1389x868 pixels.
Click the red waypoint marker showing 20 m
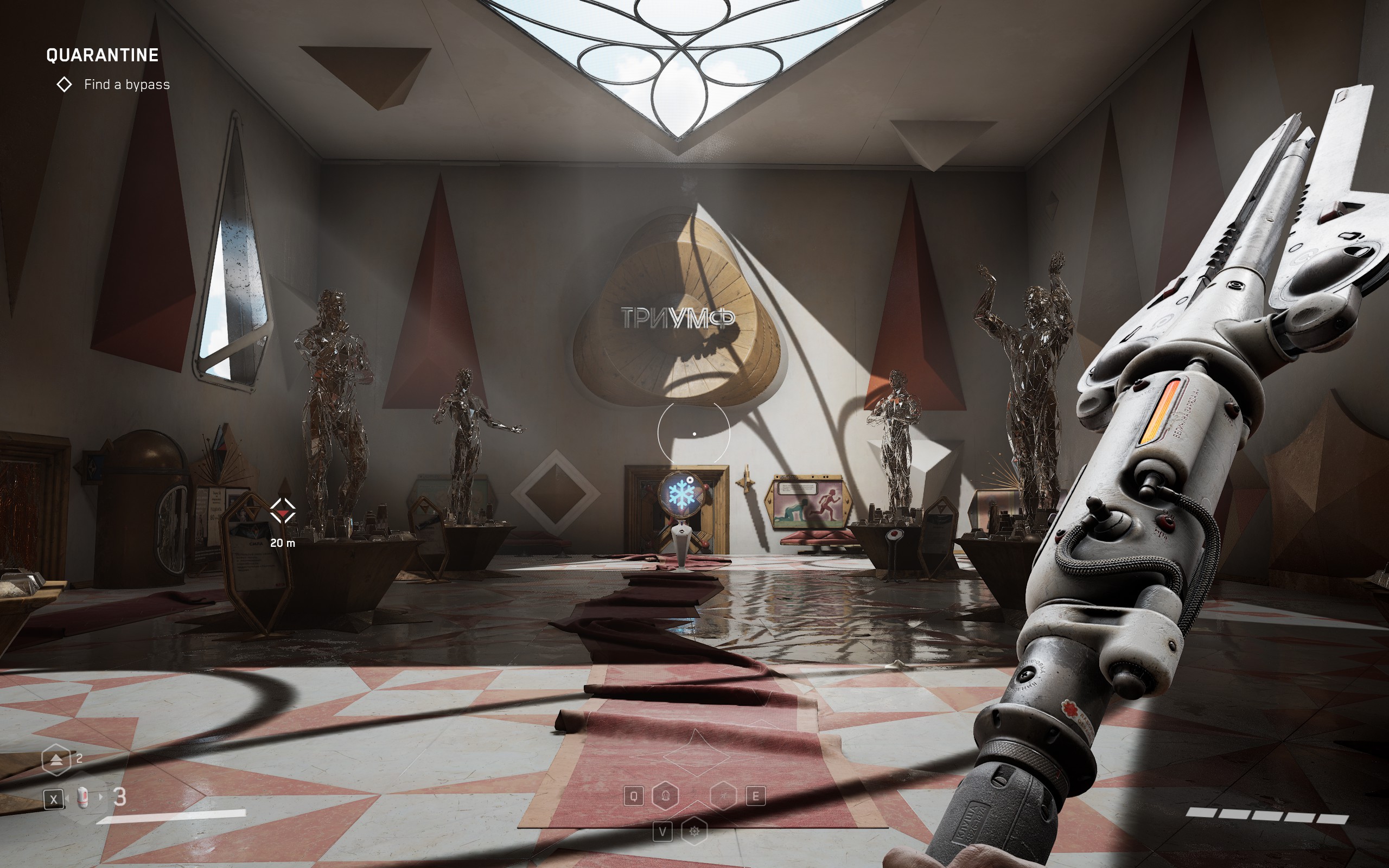click(x=282, y=510)
